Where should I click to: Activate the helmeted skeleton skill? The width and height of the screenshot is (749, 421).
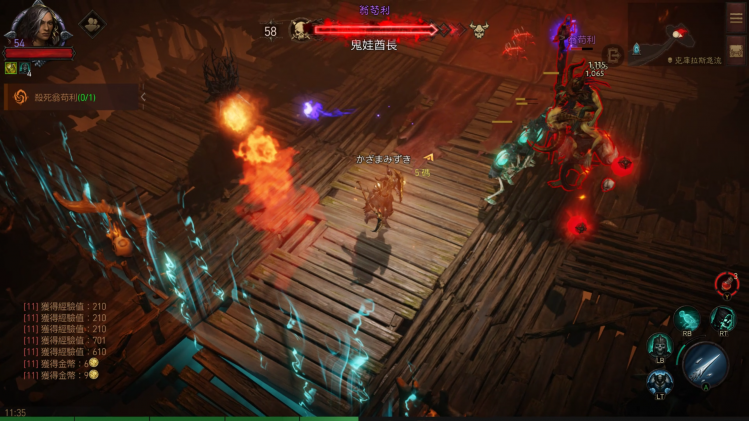[x=659, y=345]
